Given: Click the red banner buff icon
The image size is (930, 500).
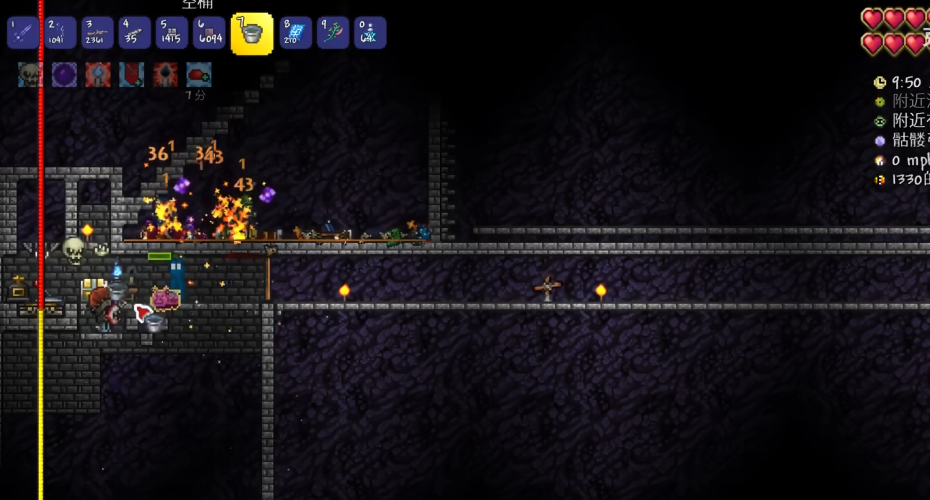Looking at the screenshot, I should tap(132, 74).
